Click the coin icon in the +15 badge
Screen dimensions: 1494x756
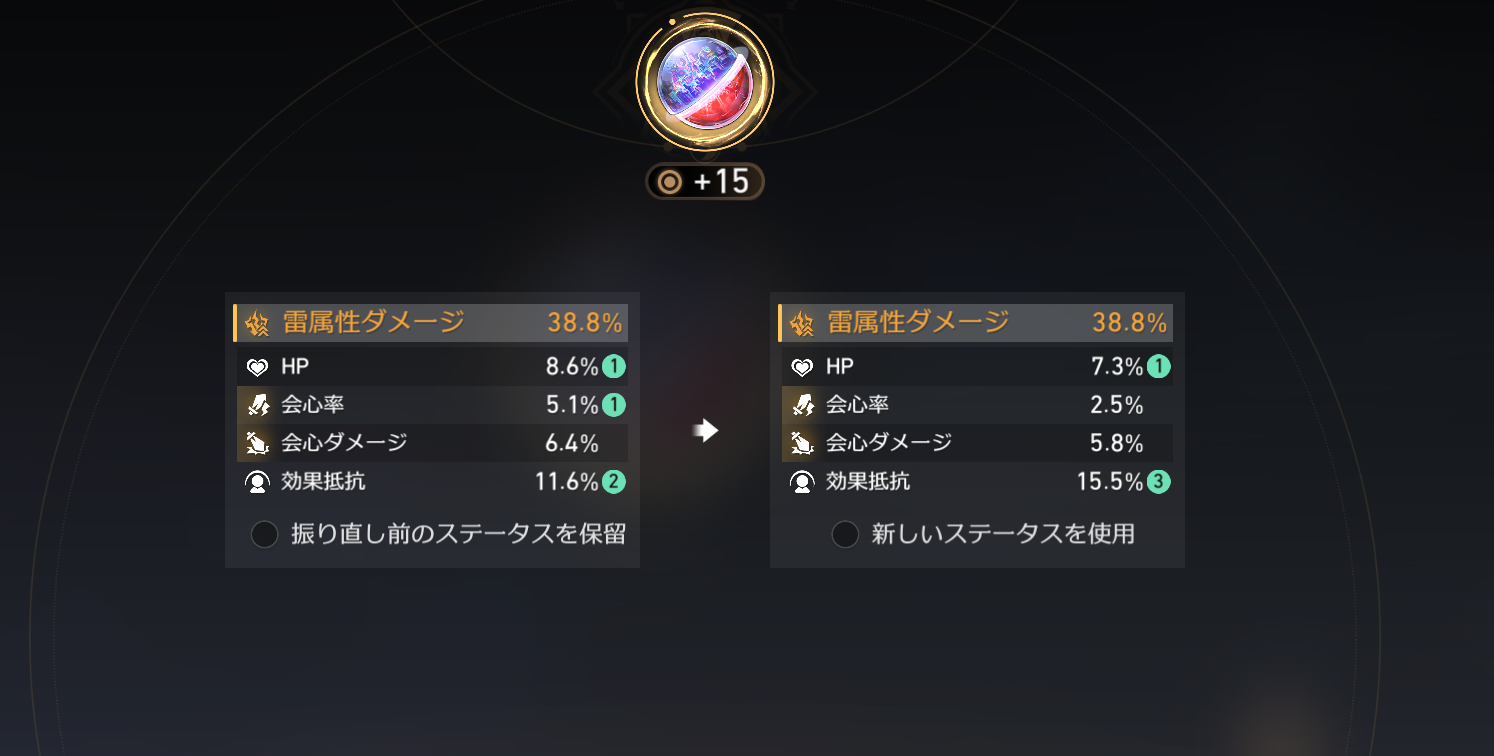click(670, 181)
